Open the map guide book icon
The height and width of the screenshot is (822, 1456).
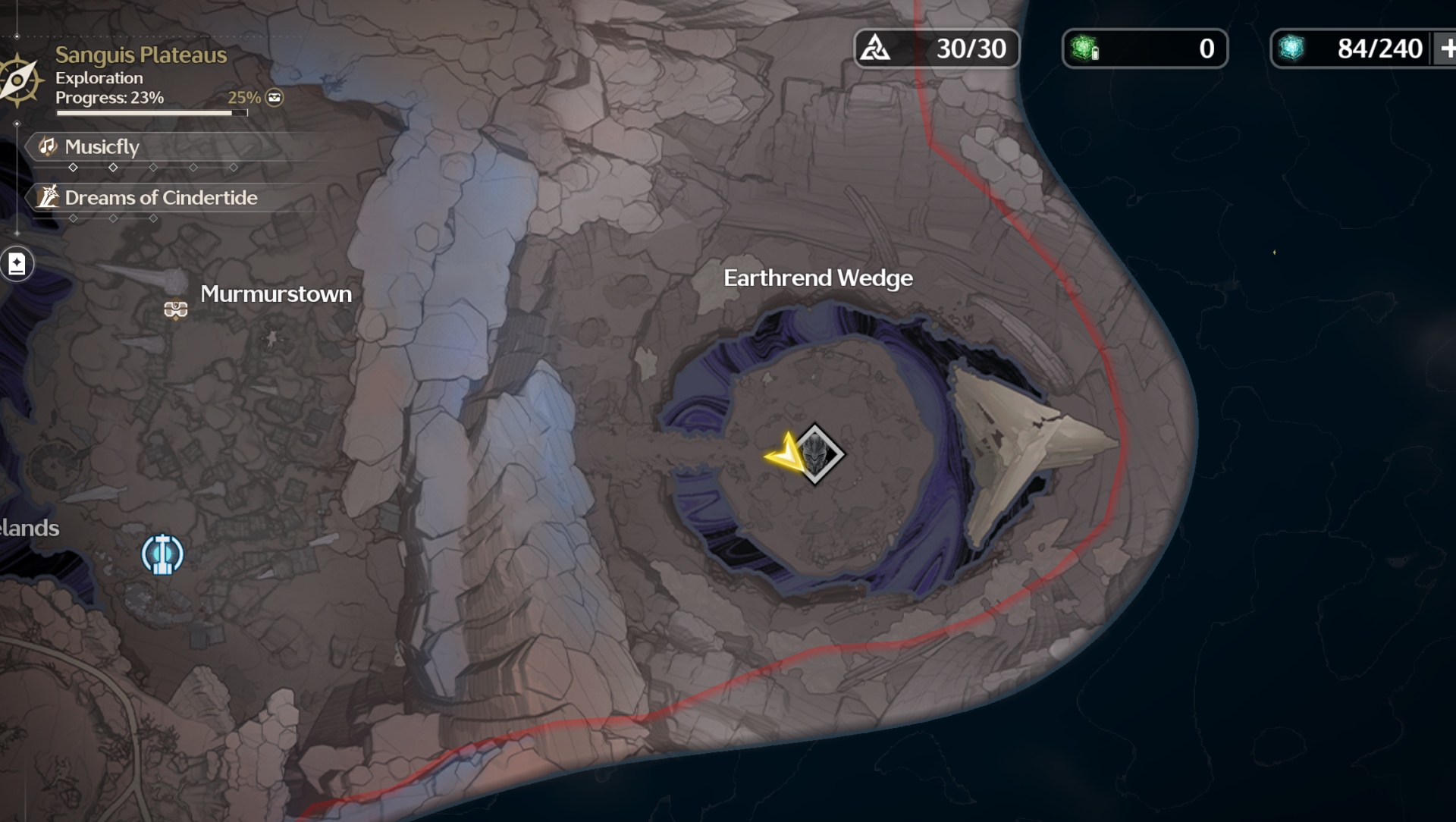coord(17,264)
